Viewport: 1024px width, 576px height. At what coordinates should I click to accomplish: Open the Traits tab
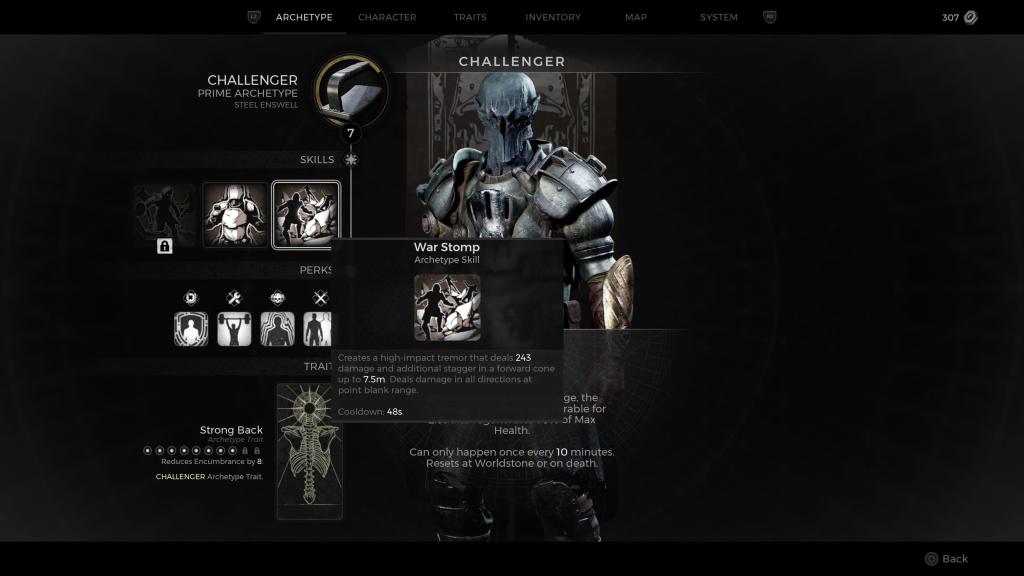[470, 17]
